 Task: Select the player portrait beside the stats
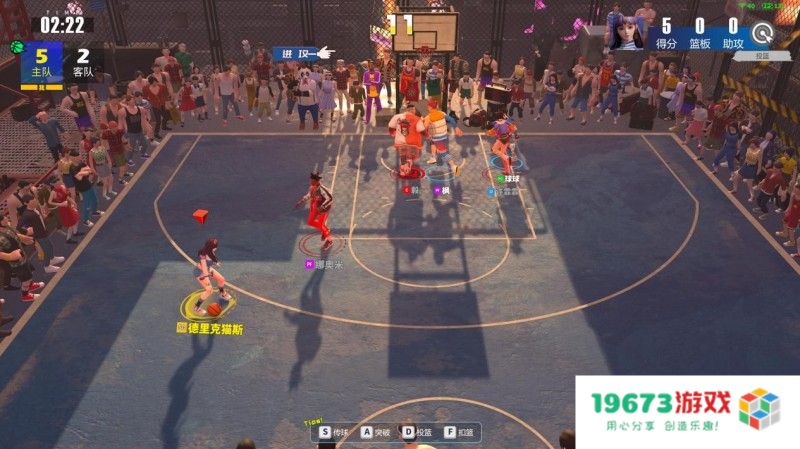pos(624,31)
